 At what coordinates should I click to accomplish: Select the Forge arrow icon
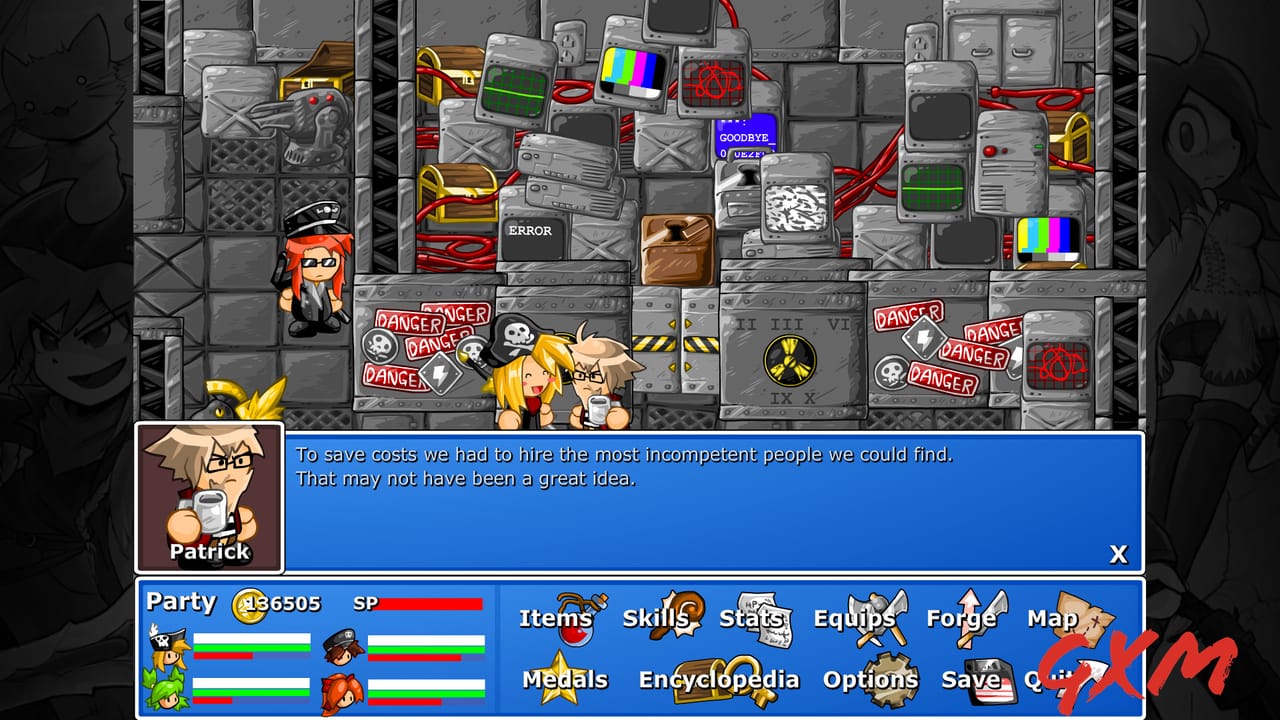click(969, 612)
